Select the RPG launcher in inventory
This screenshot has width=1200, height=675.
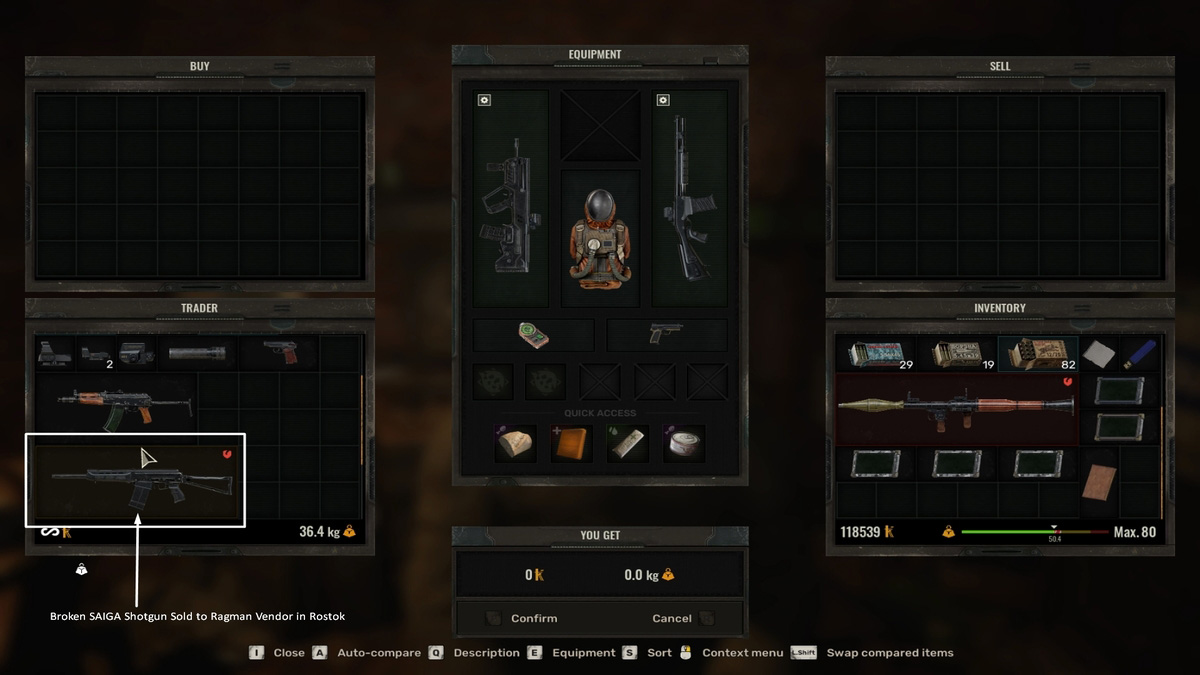pyautogui.click(x=957, y=406)
